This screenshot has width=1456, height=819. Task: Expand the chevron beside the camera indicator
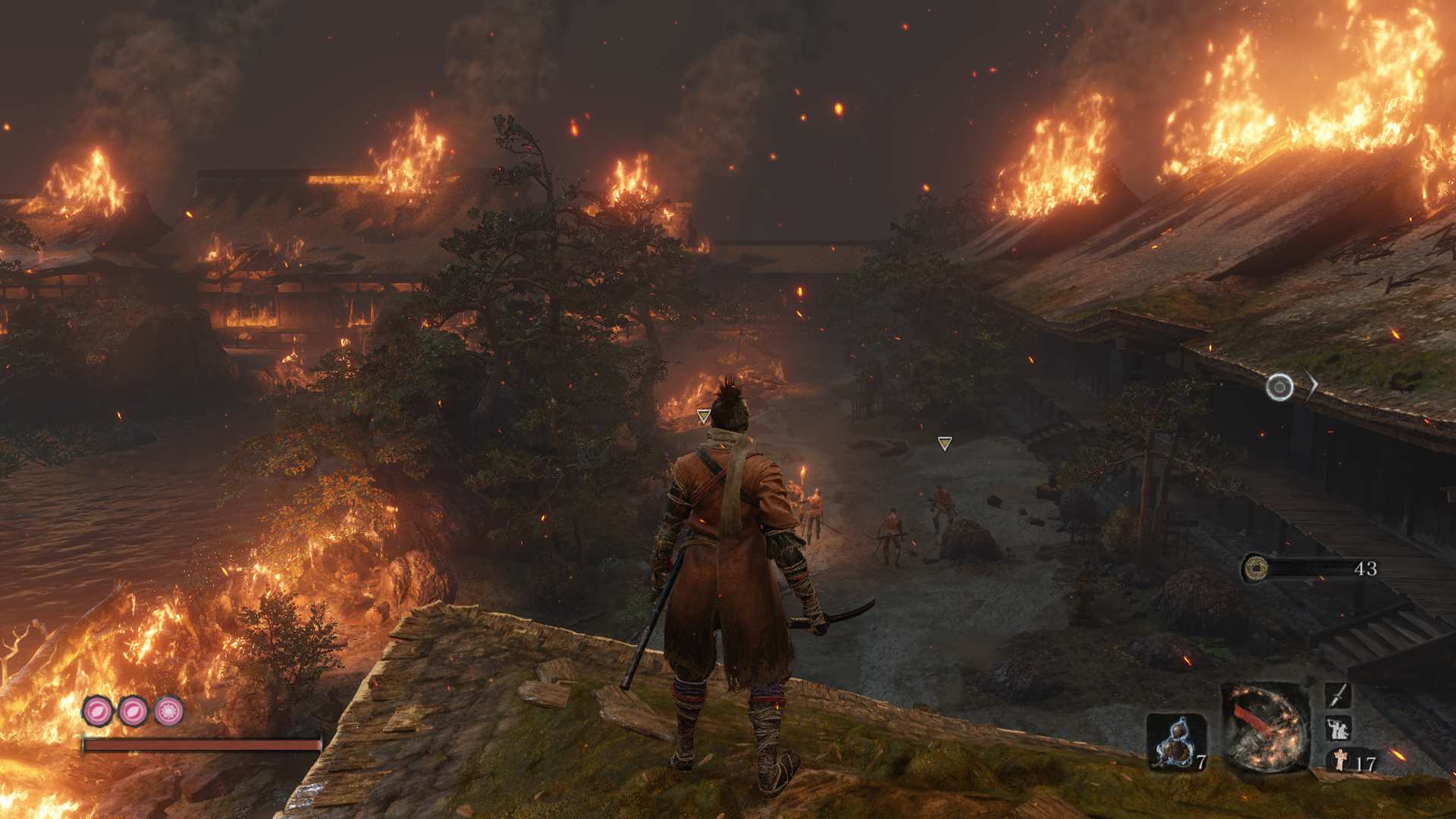point(1310,385)
